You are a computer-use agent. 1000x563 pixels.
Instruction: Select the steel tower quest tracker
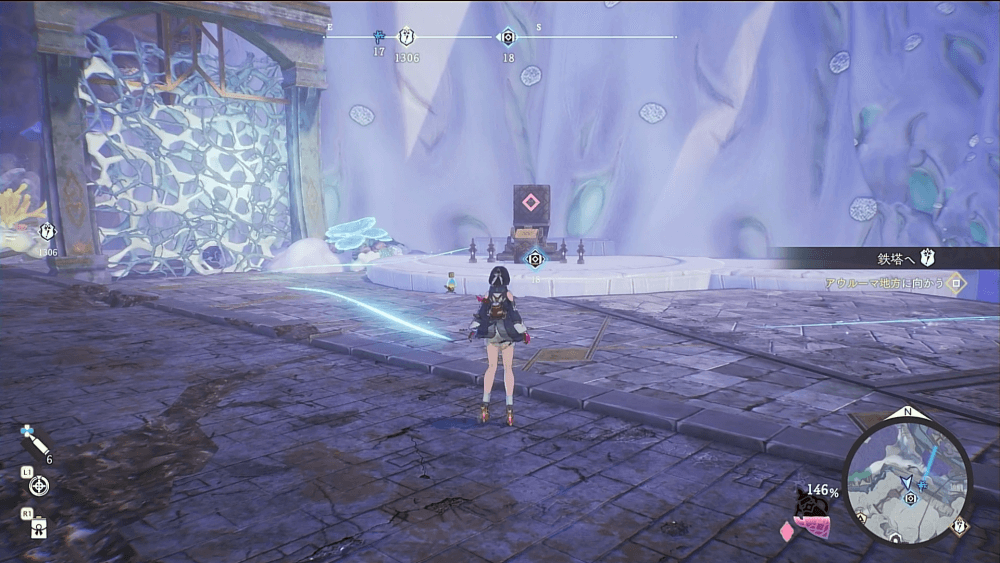tap(905, 258)
